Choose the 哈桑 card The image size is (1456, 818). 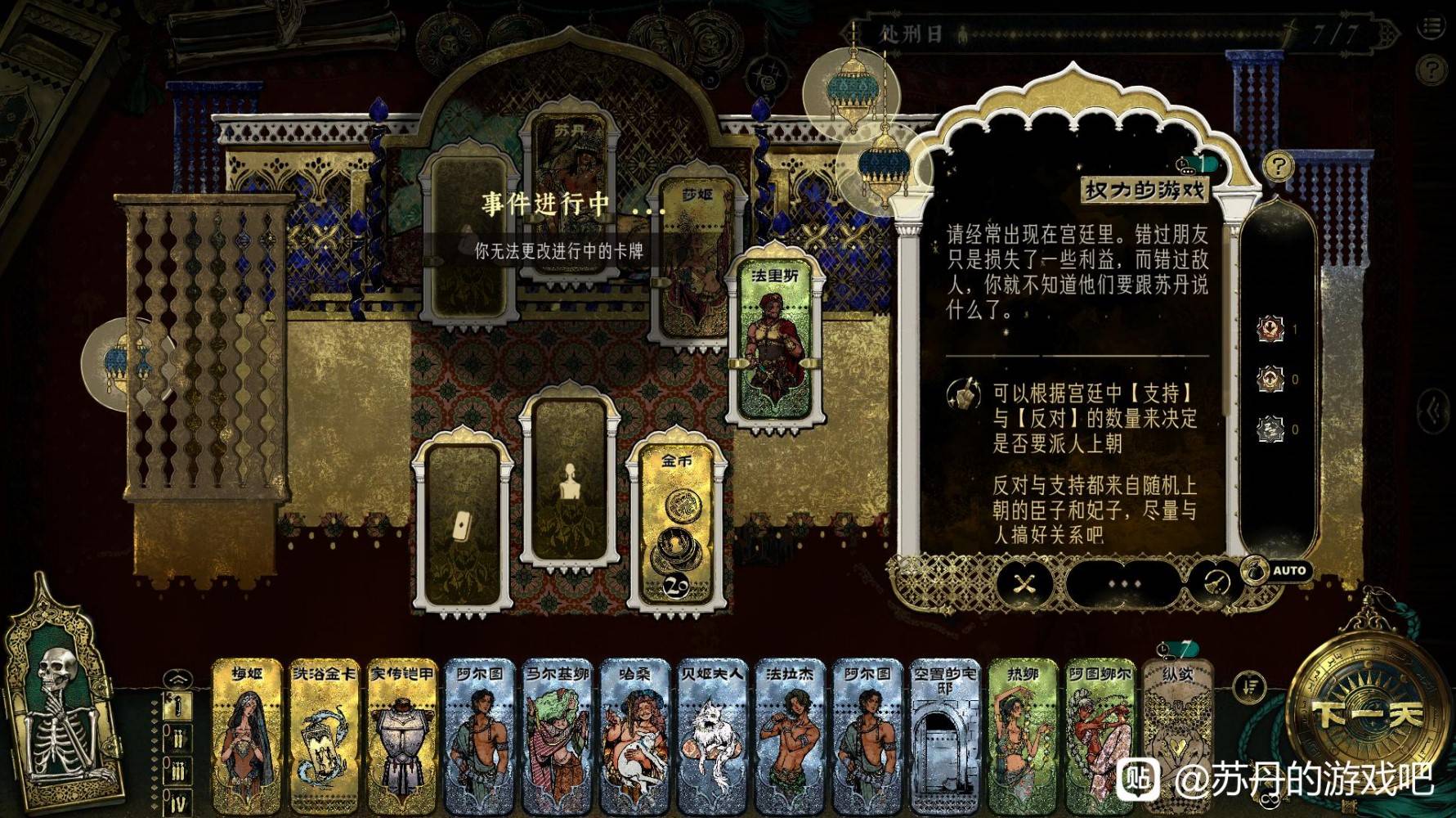[635, 736]
